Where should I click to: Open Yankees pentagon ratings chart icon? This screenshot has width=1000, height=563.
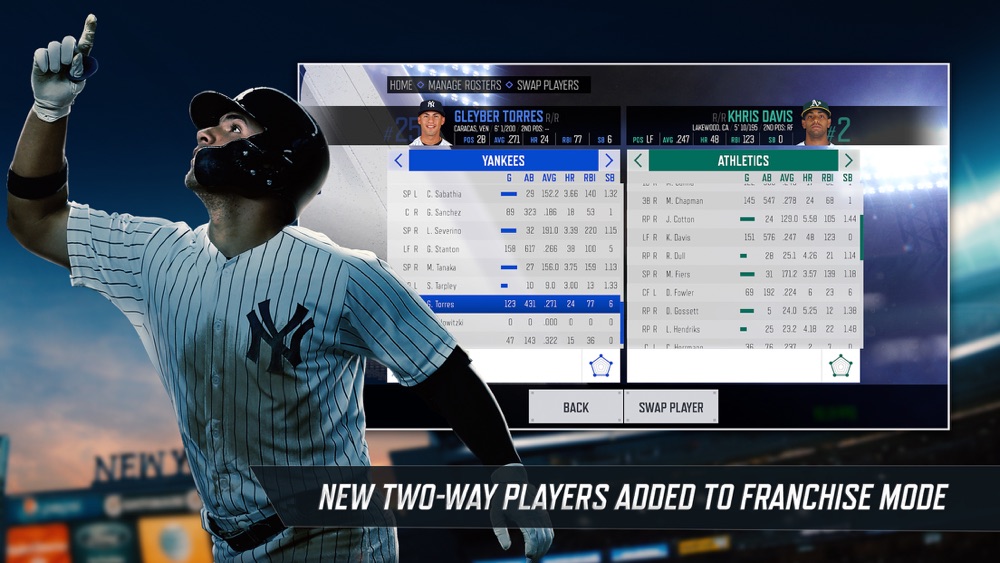pos(599,365)
